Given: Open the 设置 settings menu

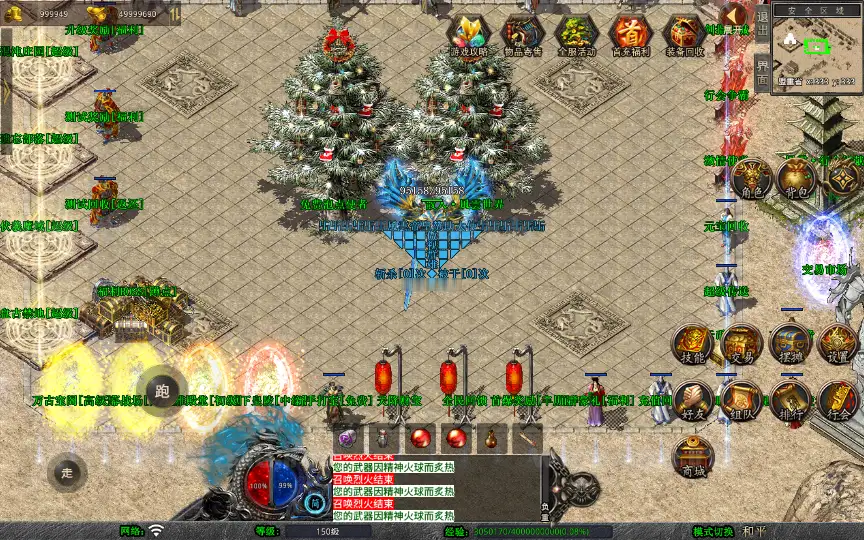Looking at the screenshot, I should coord(838,345).
